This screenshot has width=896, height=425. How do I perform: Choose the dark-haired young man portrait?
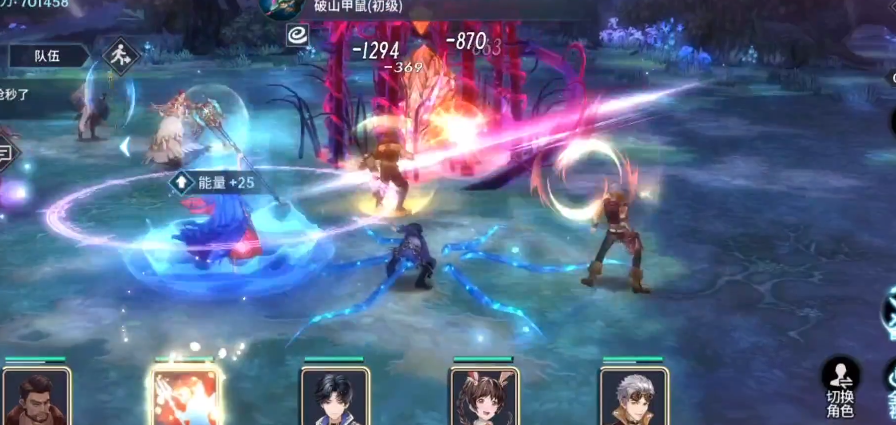click(x=335, y=398)
